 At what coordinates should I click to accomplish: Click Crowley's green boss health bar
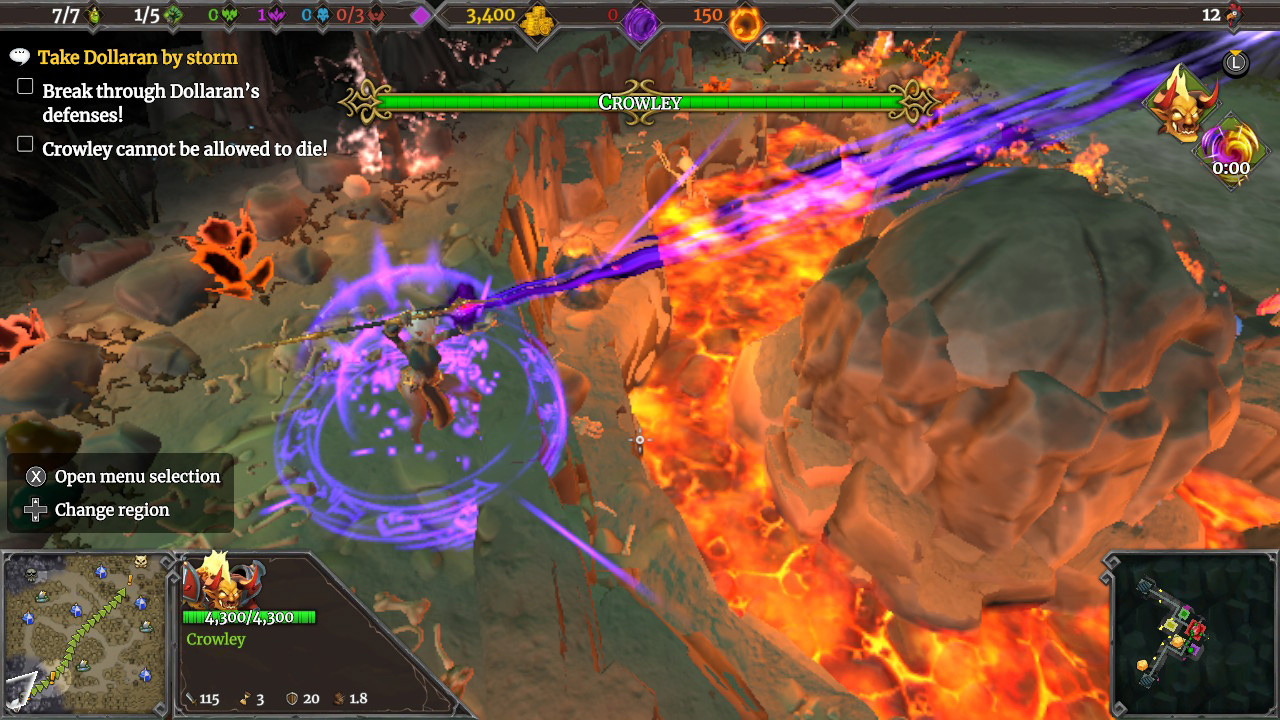640,101
